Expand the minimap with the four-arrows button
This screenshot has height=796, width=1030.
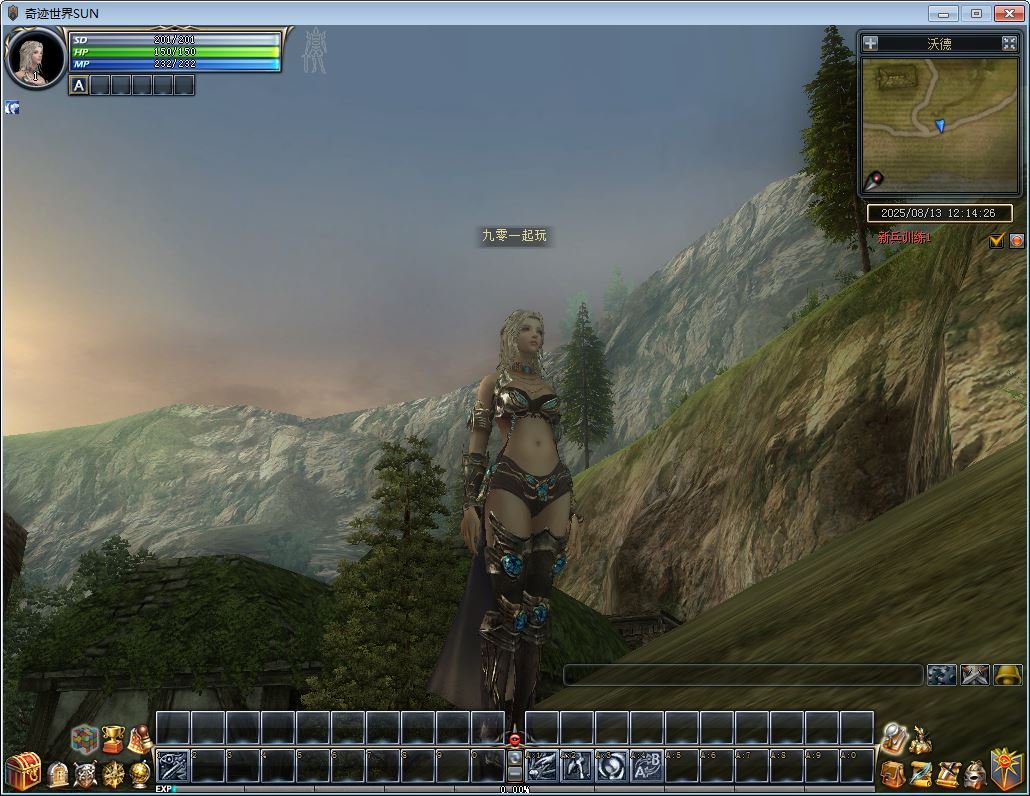[x=1009, y=43]
